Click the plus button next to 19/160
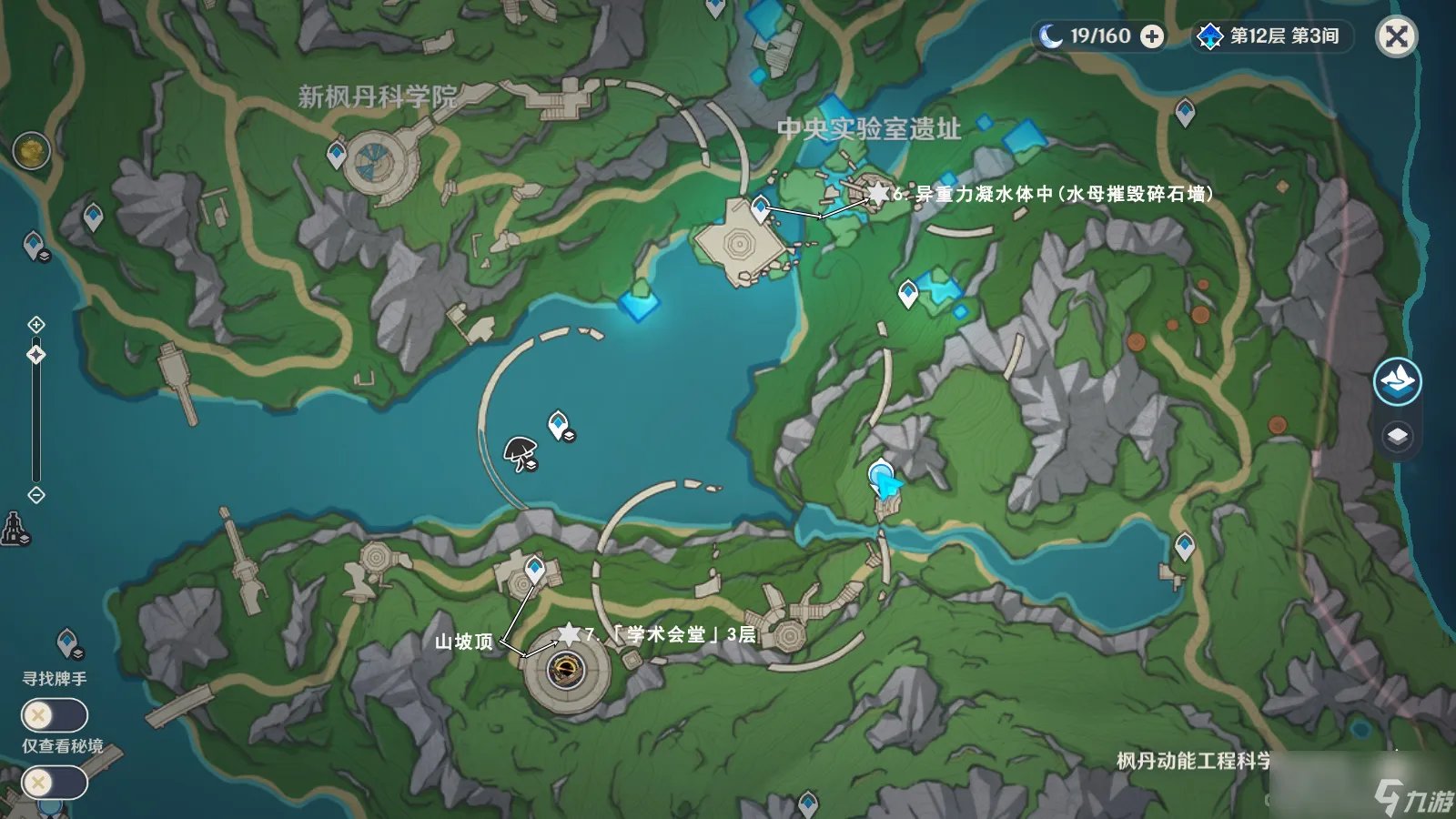 click(x=1154, y=37)
